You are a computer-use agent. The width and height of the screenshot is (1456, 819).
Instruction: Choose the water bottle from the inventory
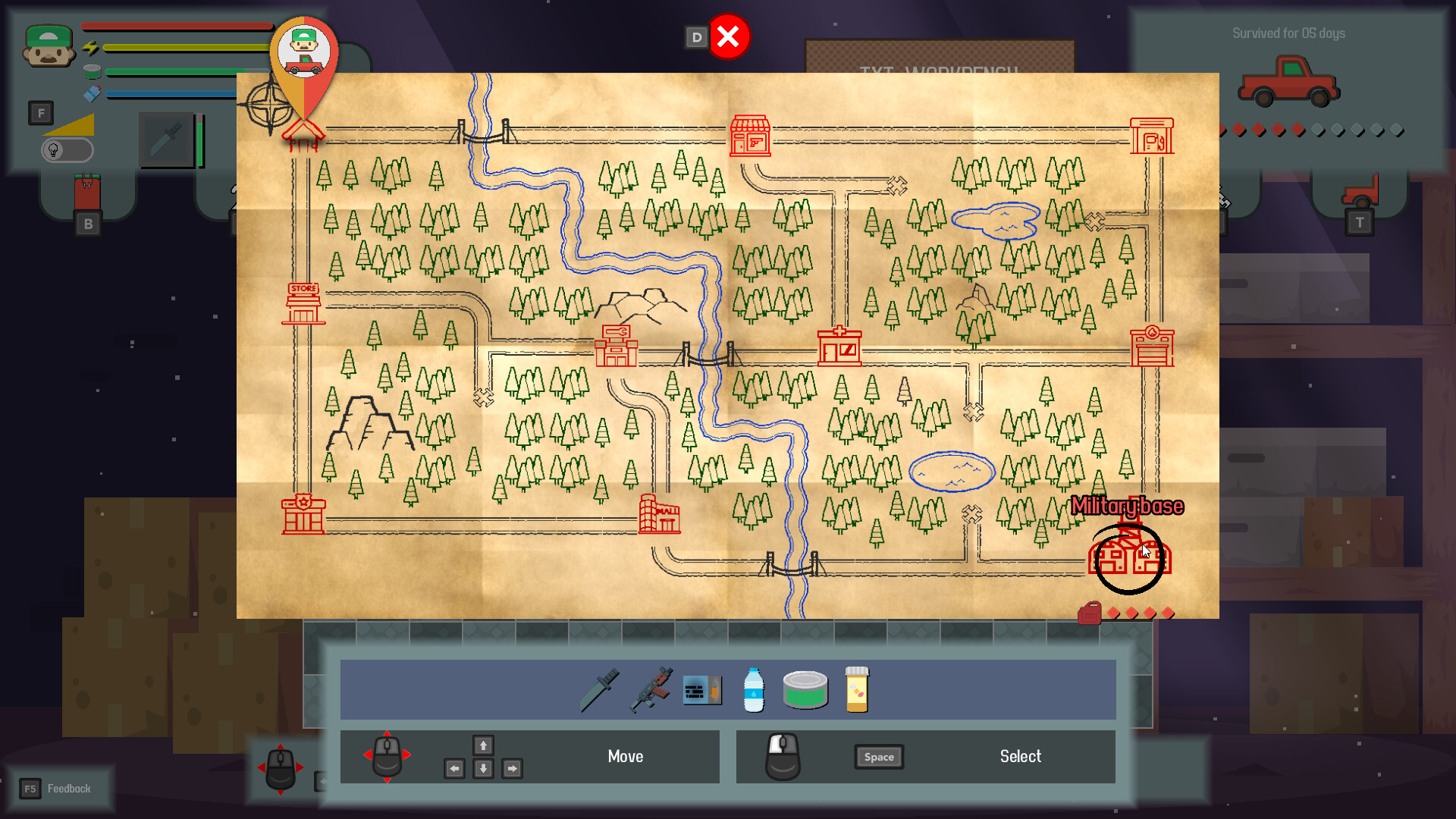pyautogui.click(x=753, y=690)
